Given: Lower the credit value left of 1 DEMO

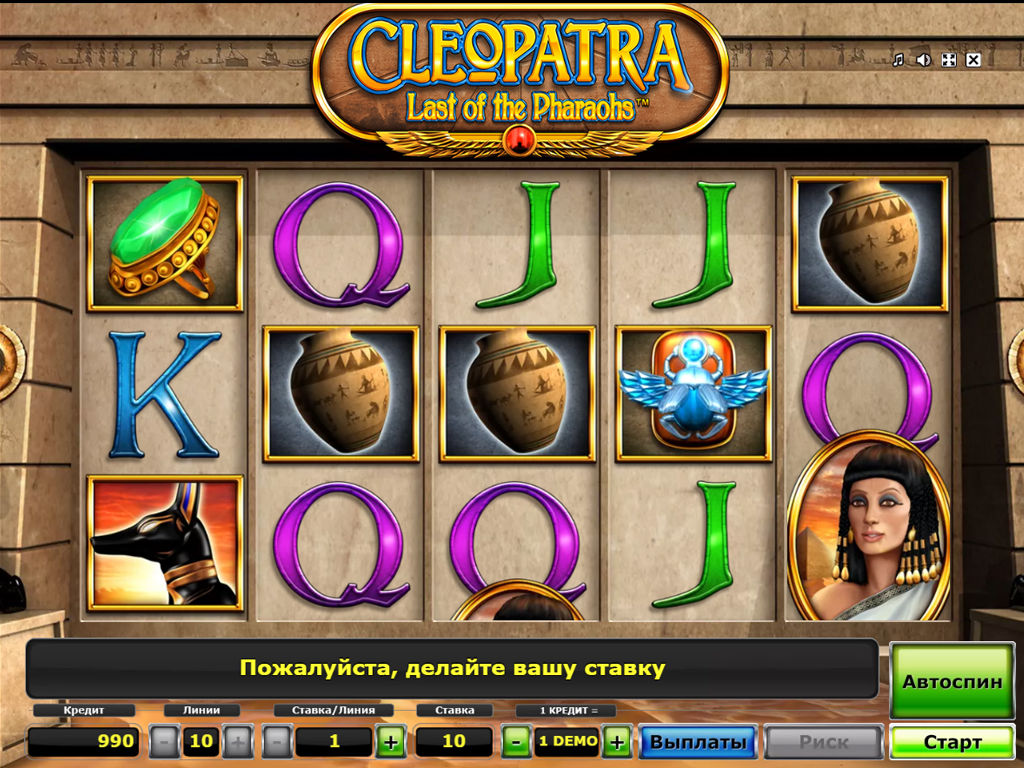Looking at the screenshot, I should (x=516, y=742).
